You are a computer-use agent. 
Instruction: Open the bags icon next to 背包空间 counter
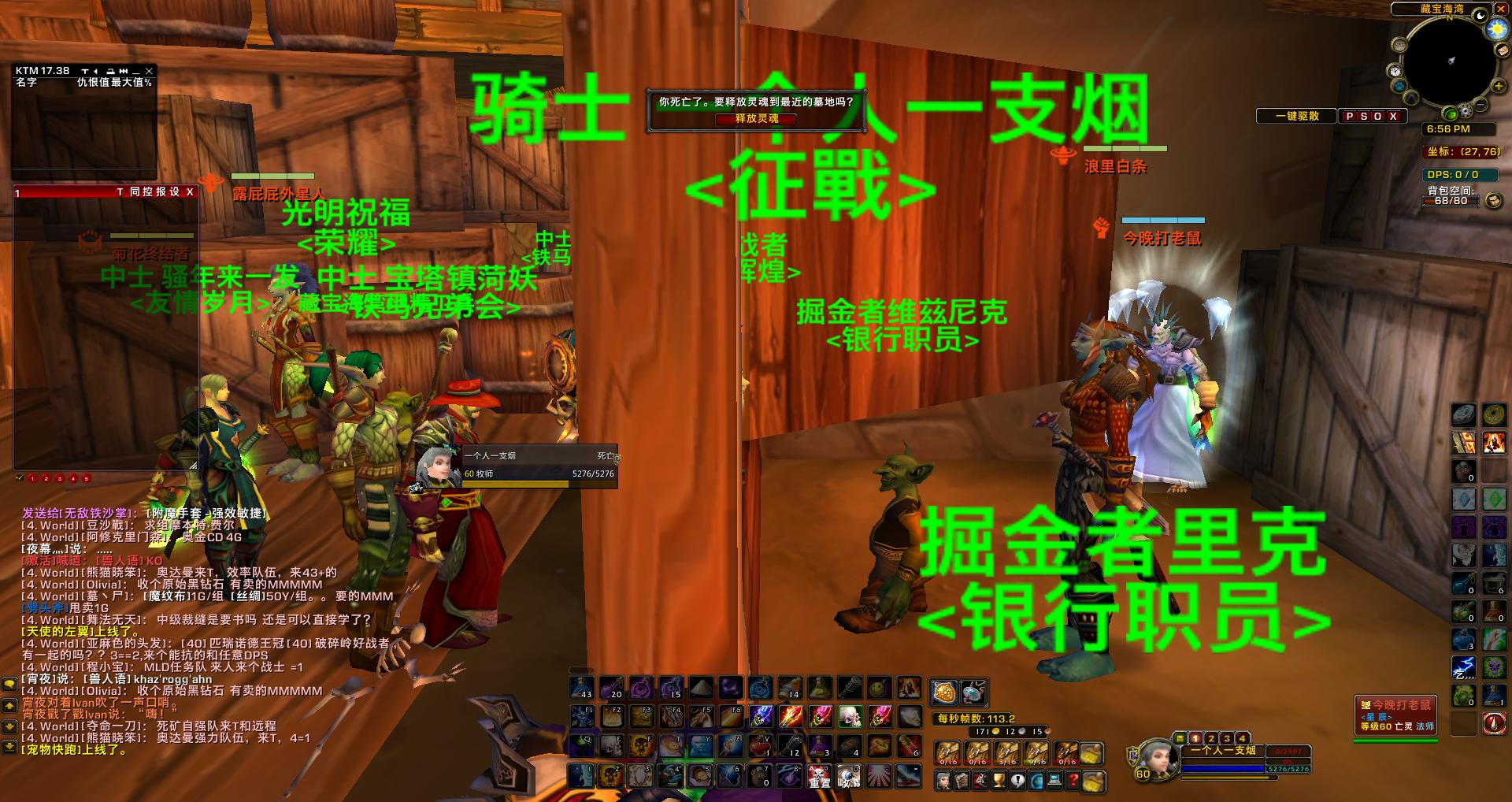pyautogui.click(x=1495, y=200)
